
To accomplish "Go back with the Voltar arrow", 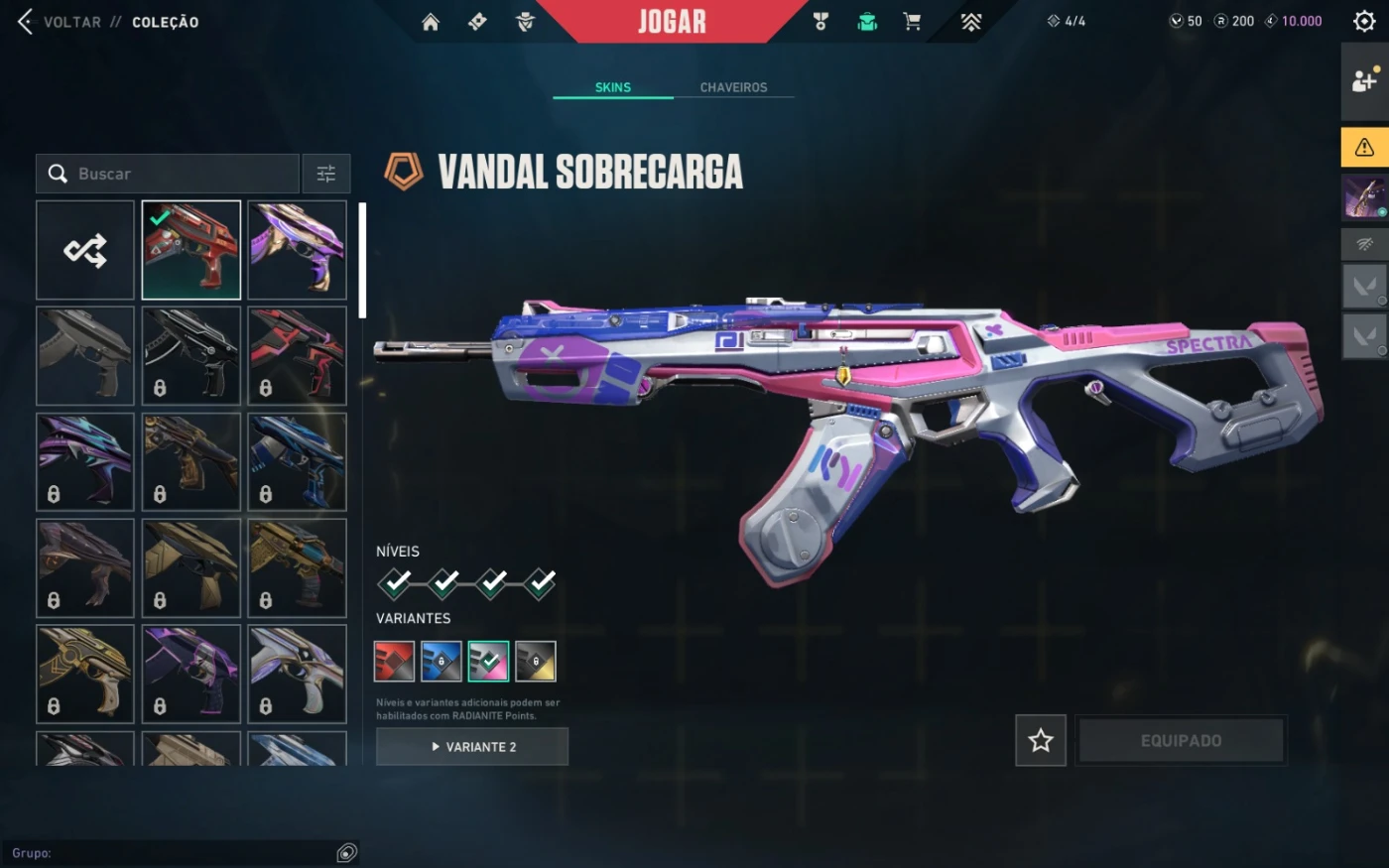I will (x=26, y=22).
